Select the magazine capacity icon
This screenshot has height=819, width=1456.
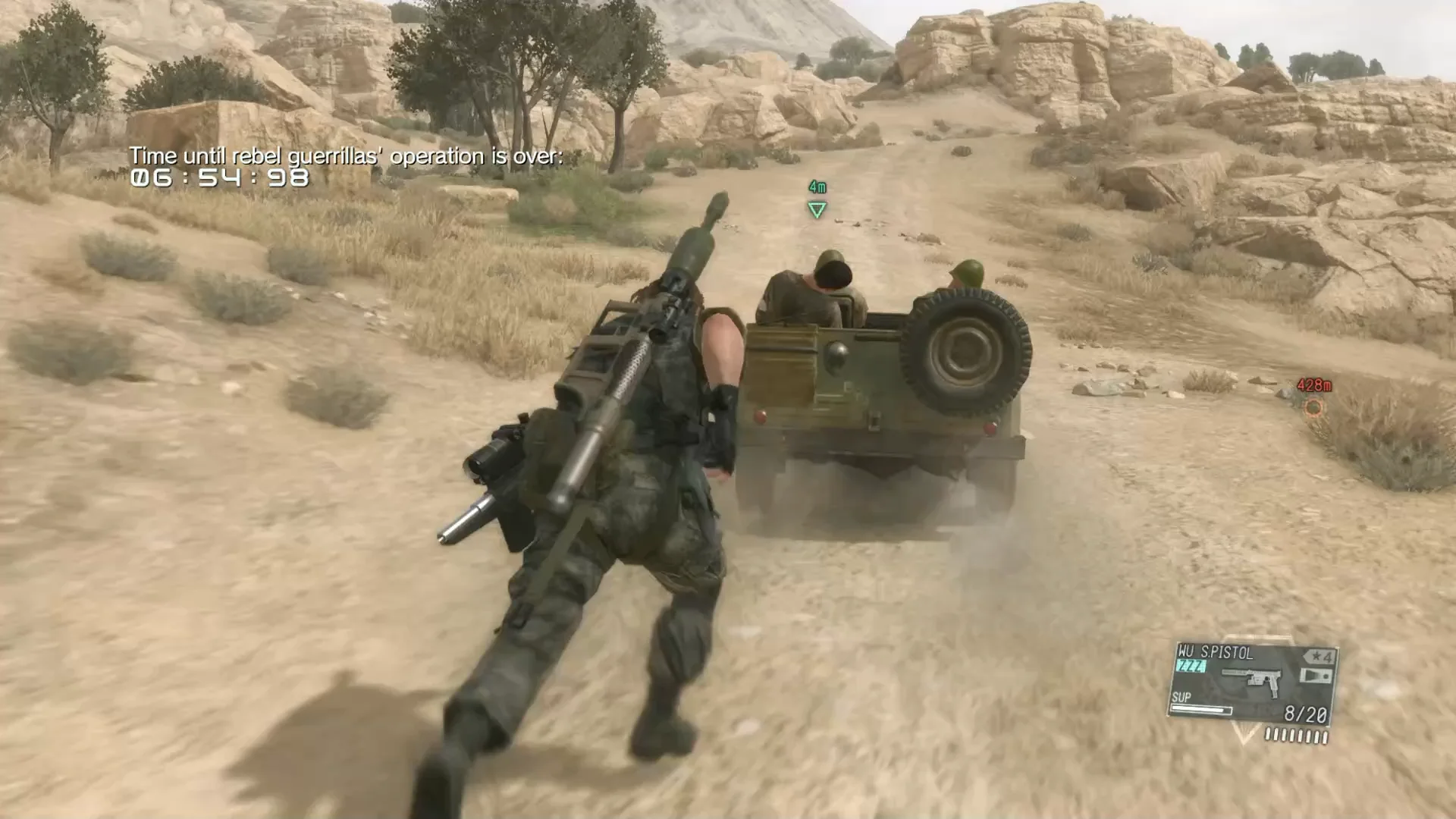click(x=1317, y=675)
